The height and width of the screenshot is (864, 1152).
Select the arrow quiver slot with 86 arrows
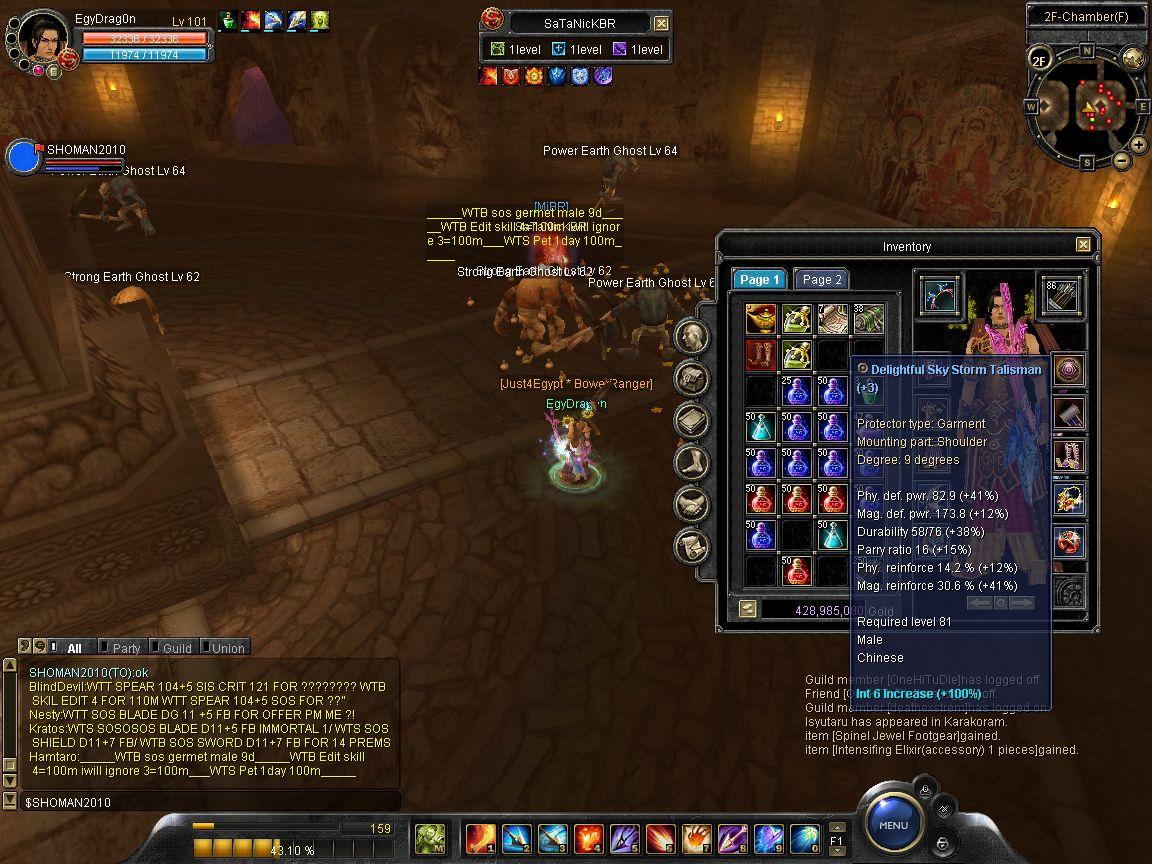(1062, 296)
